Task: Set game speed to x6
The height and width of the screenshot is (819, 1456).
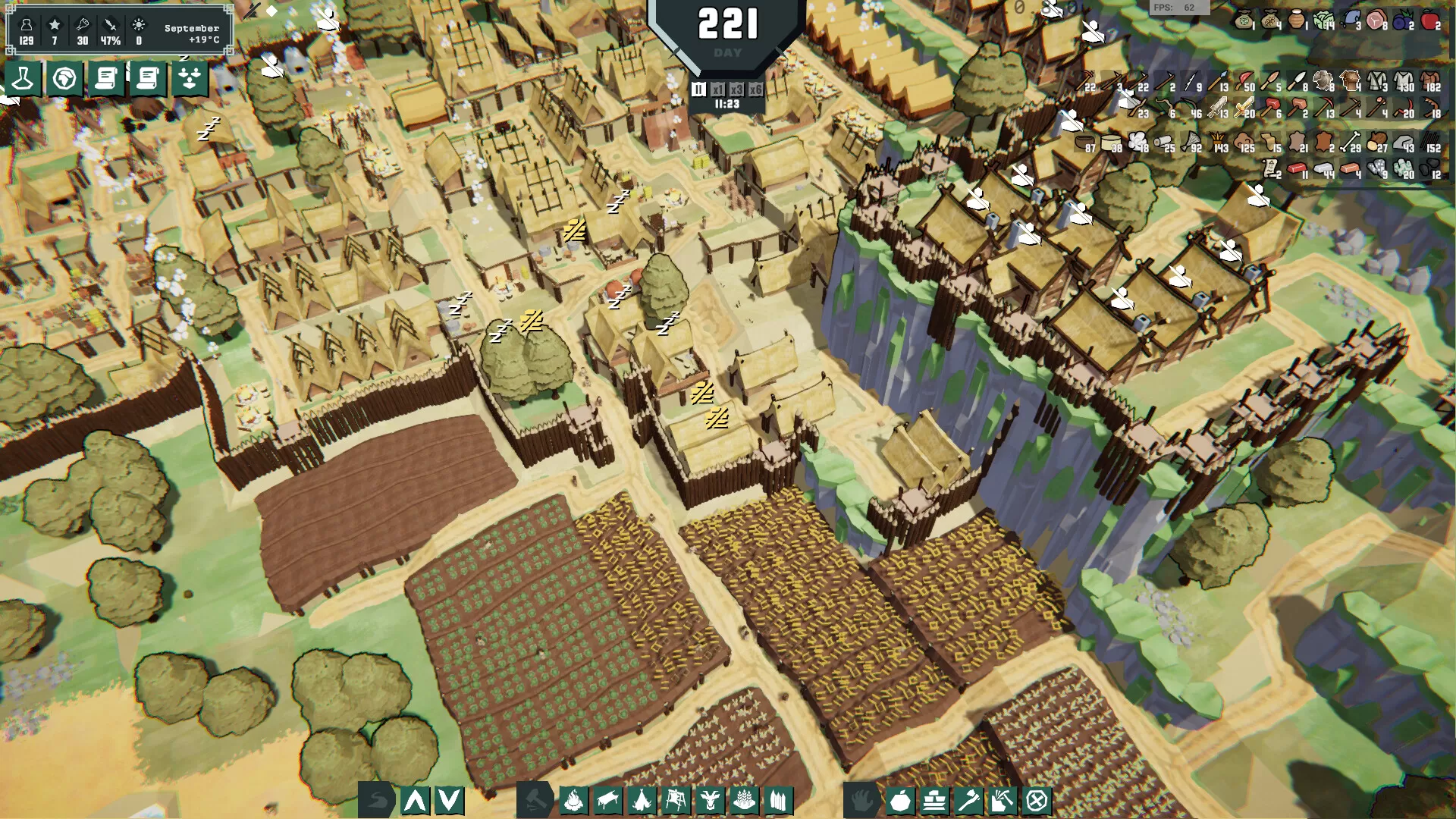Action: click(756, 89)
